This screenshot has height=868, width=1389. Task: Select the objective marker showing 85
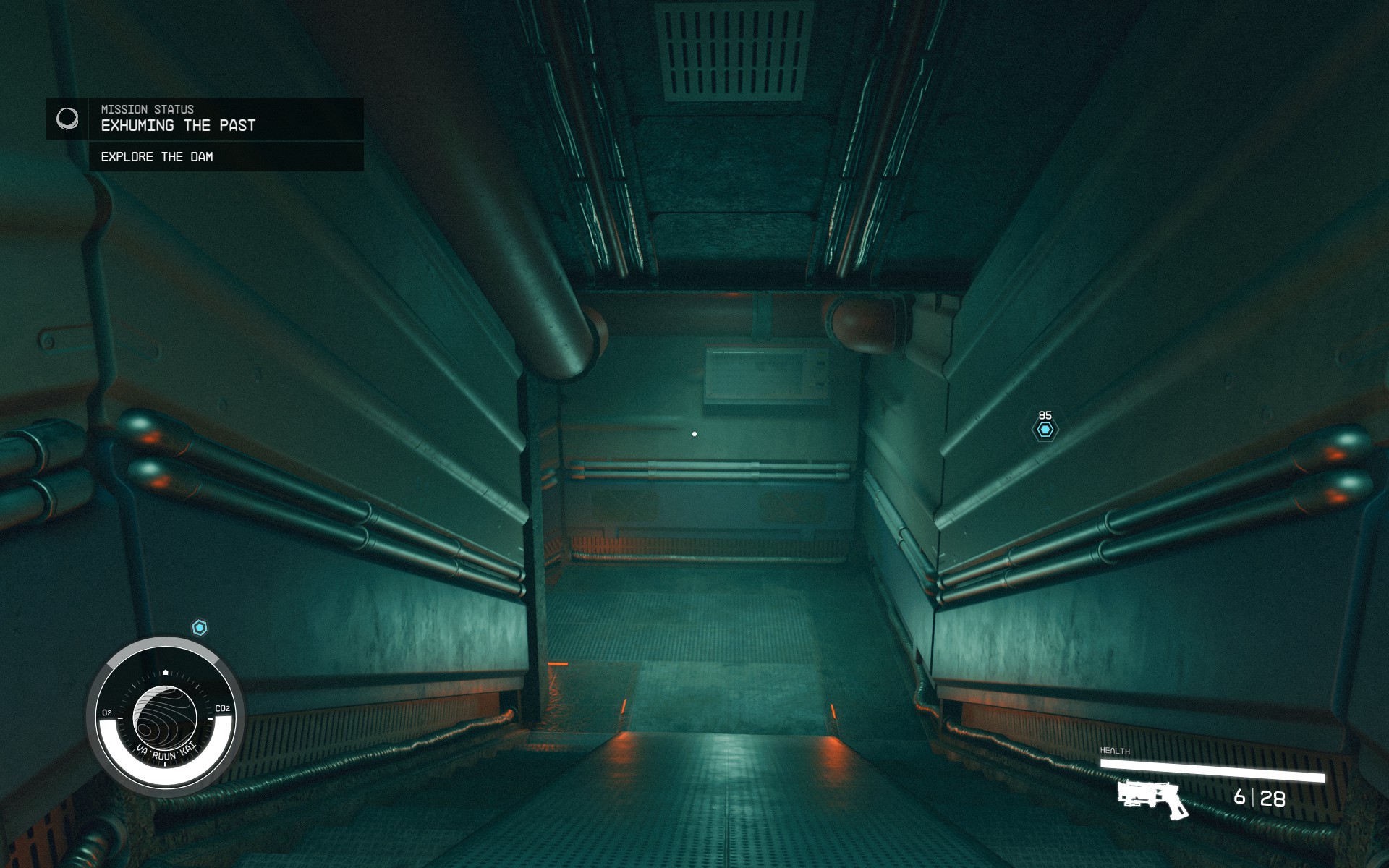pyautogui.click(x=1045, y=430)
